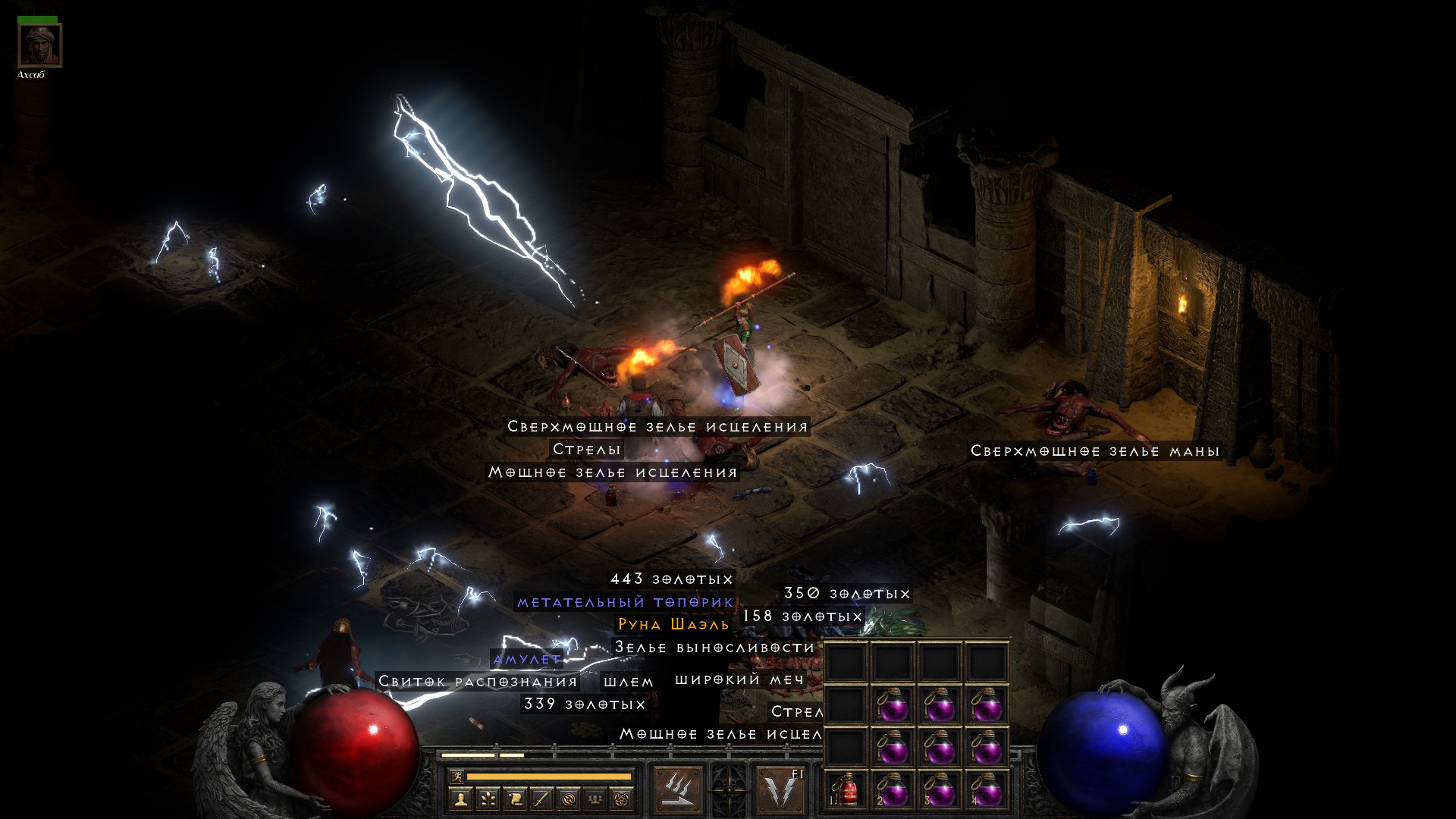Use the red potion in belt slot 1
Viewport: 1456px width, 819px height.
(846, 790)
